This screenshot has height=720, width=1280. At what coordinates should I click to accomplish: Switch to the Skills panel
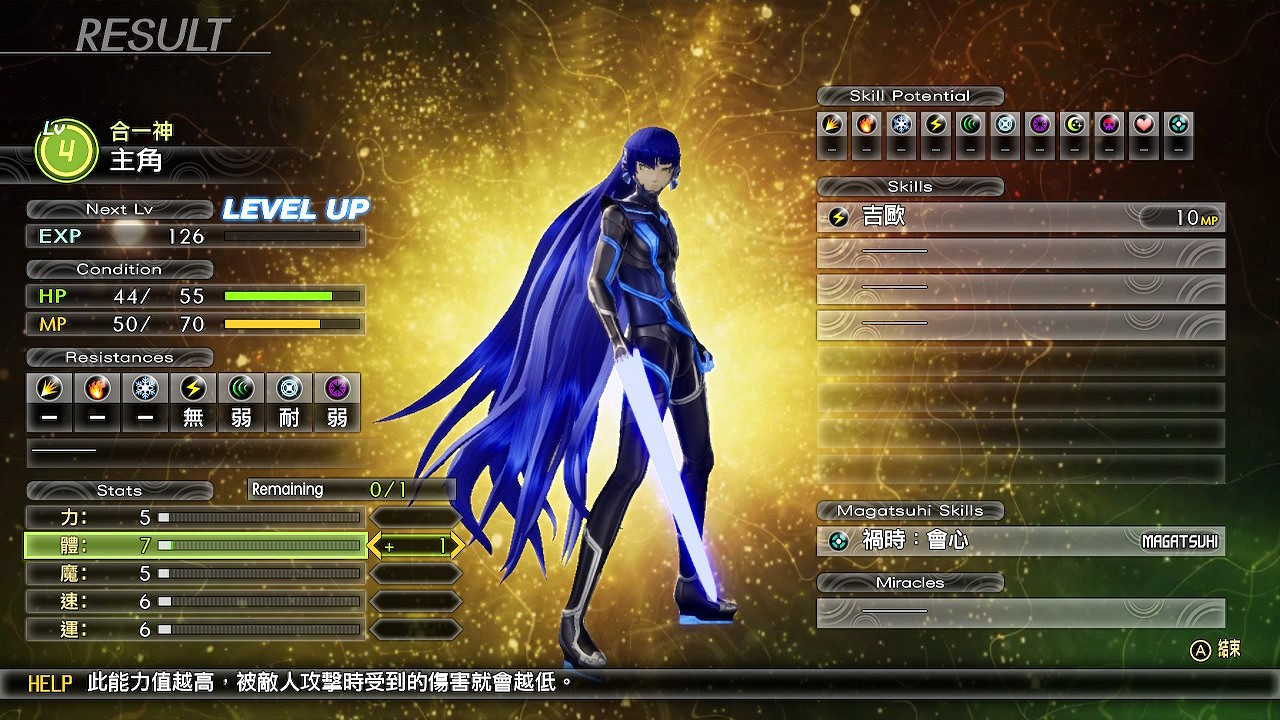(x=909, y=187)
